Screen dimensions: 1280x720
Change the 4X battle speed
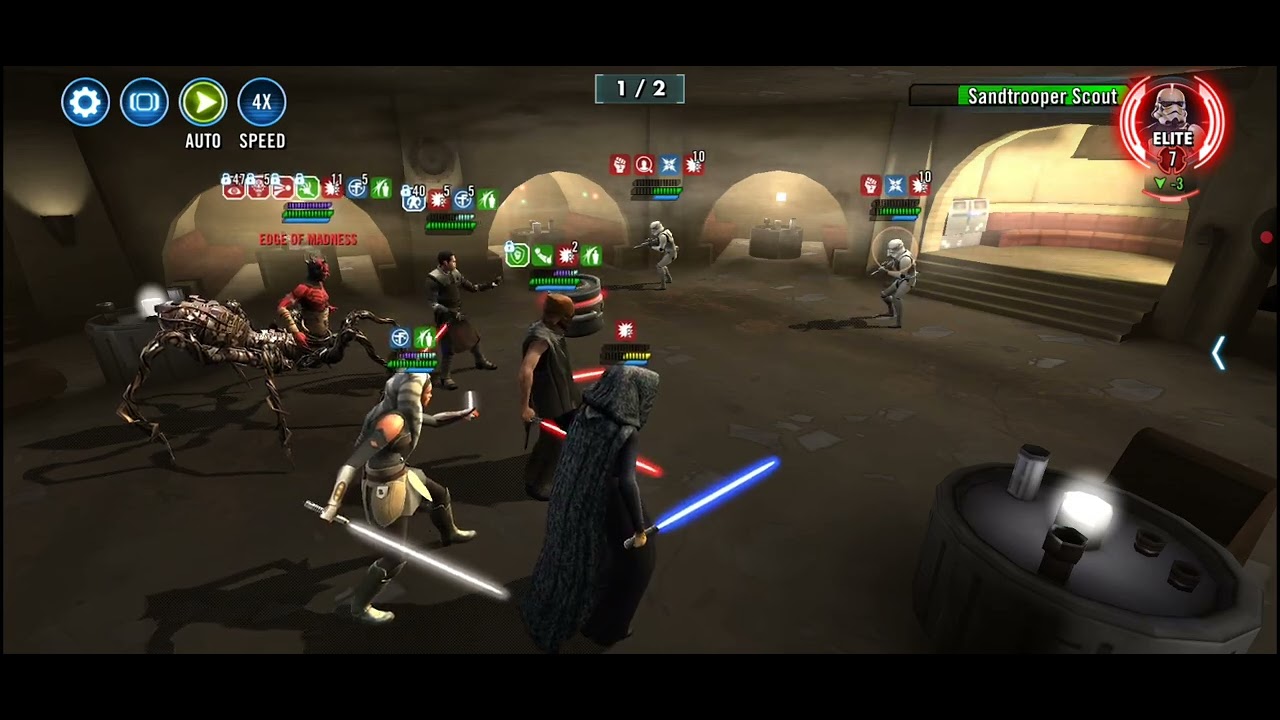point(261,102)
